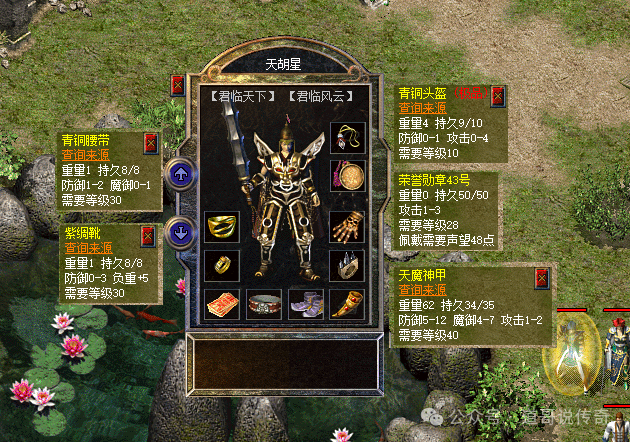Viewport: 630px width, 442px height.
Task: Close the 青铜腰带 tooltip
Action: click(x=151, y=142)
